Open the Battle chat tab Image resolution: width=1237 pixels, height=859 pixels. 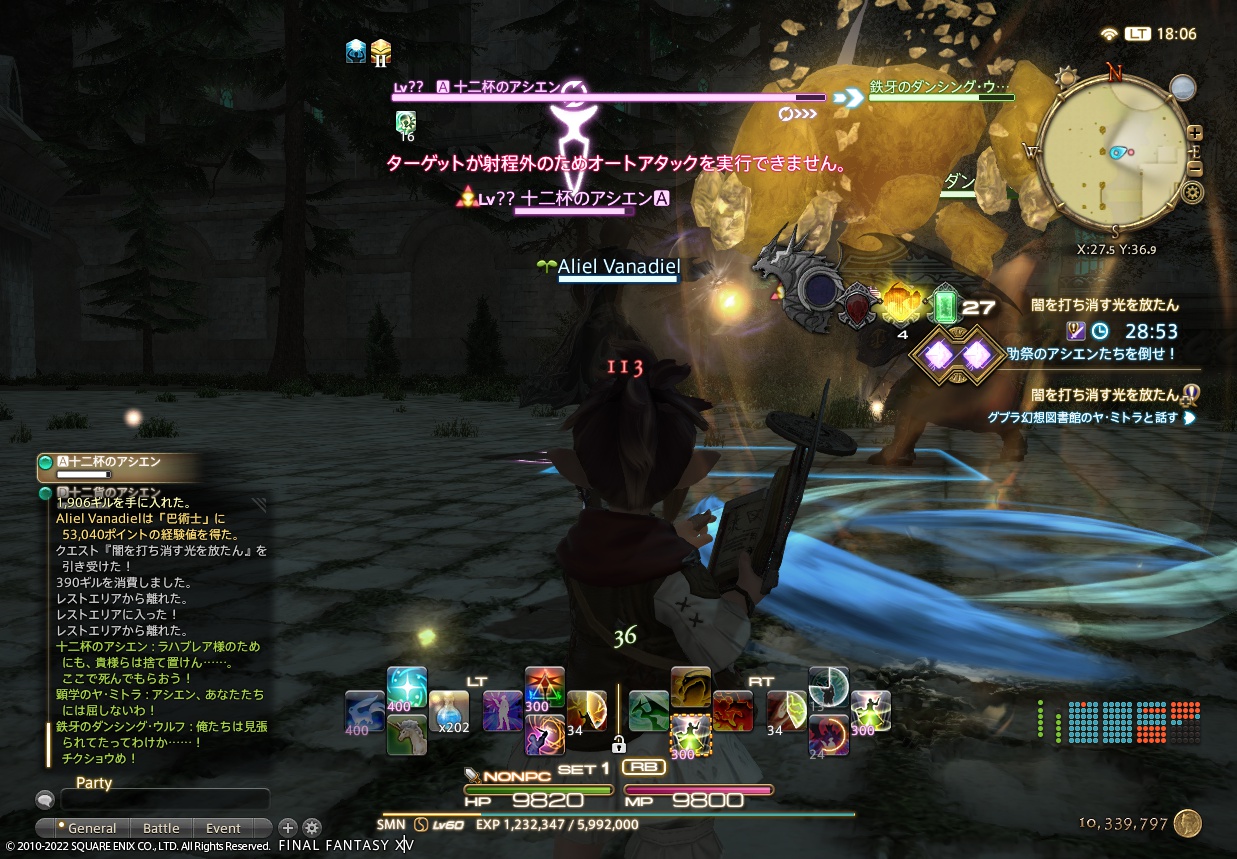161,828
